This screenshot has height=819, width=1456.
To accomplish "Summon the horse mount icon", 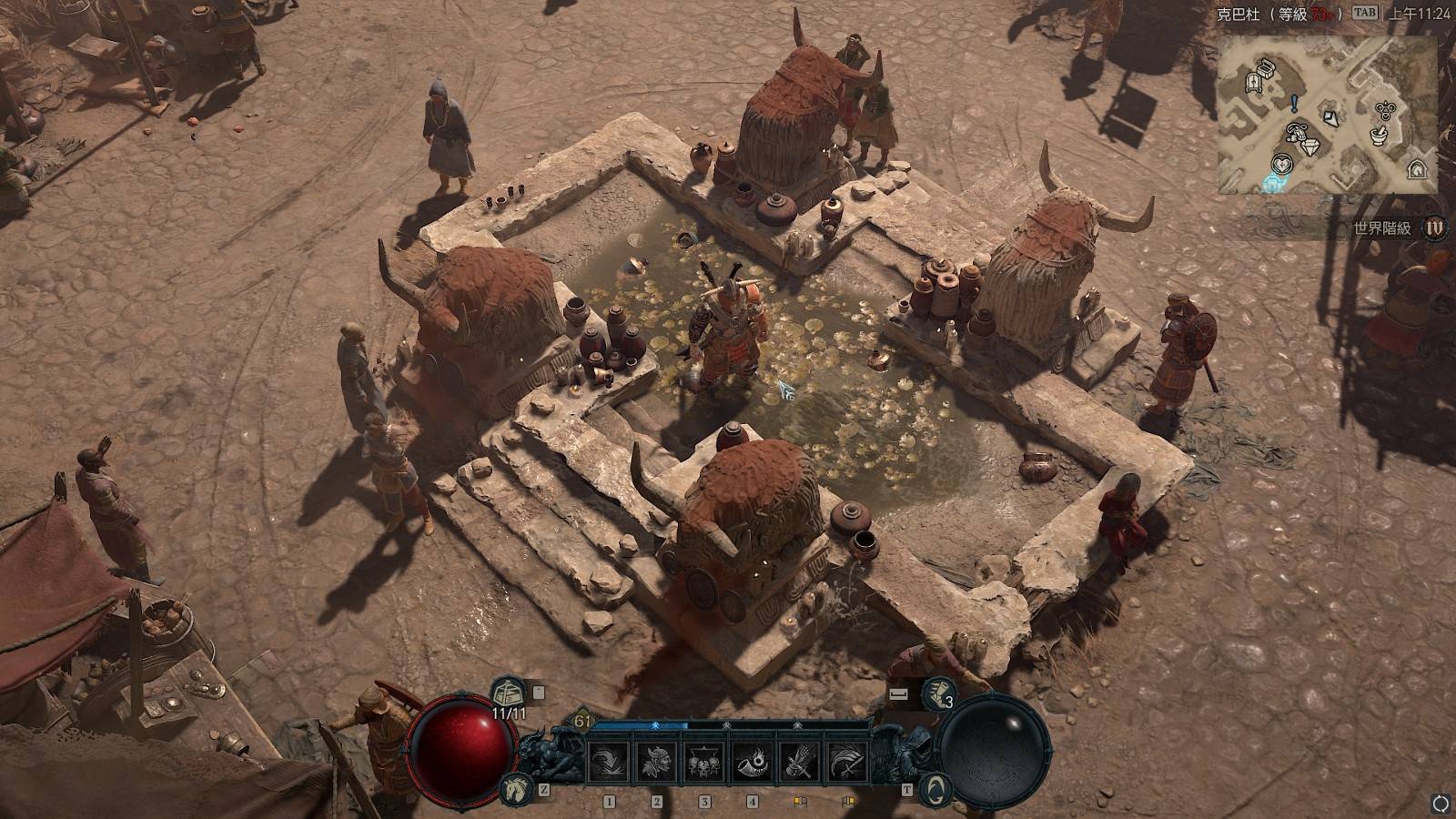I will [x=515, y=789].
